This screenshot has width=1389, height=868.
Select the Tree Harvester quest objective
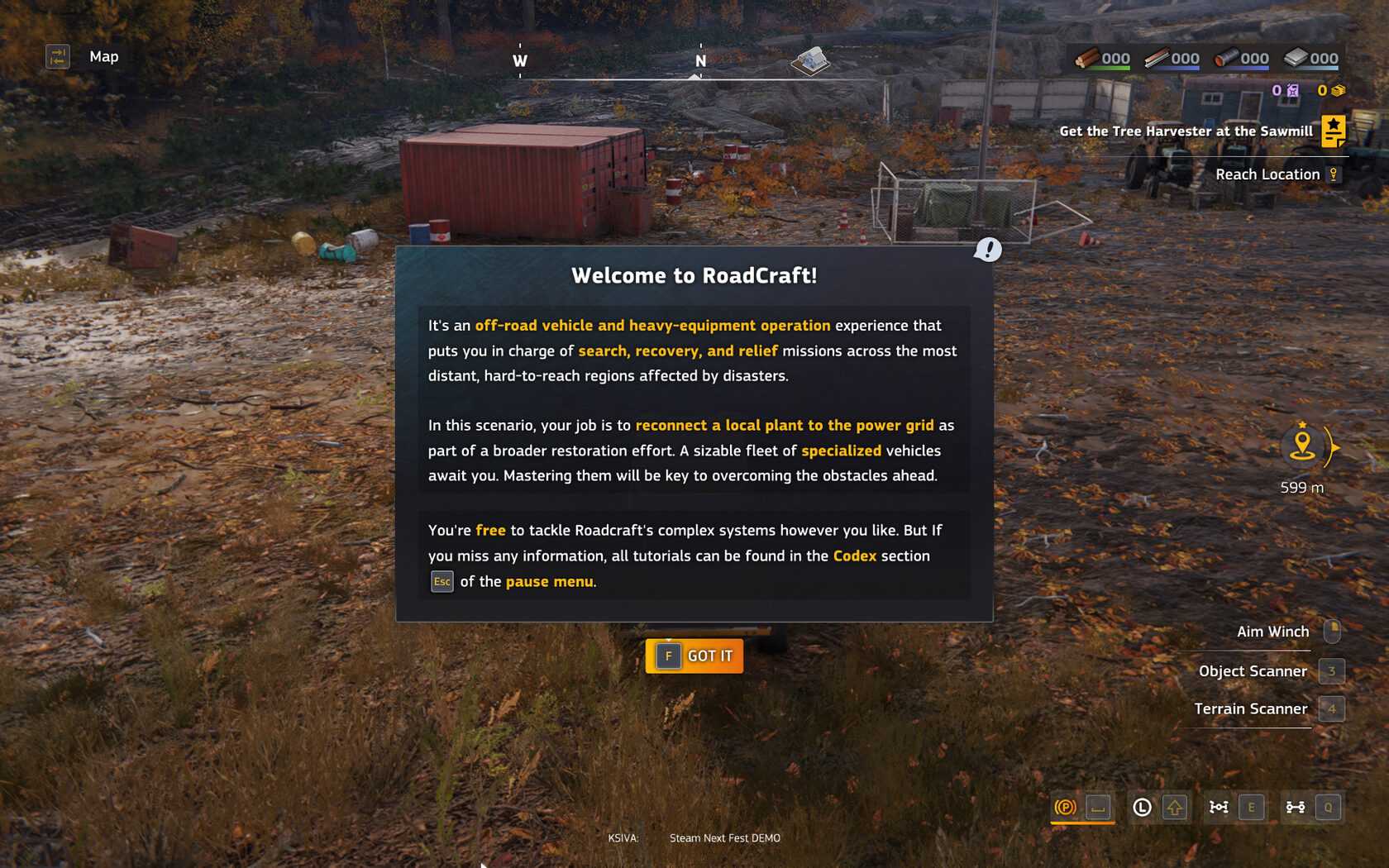pyautogui.click(x=1186, y=131)
